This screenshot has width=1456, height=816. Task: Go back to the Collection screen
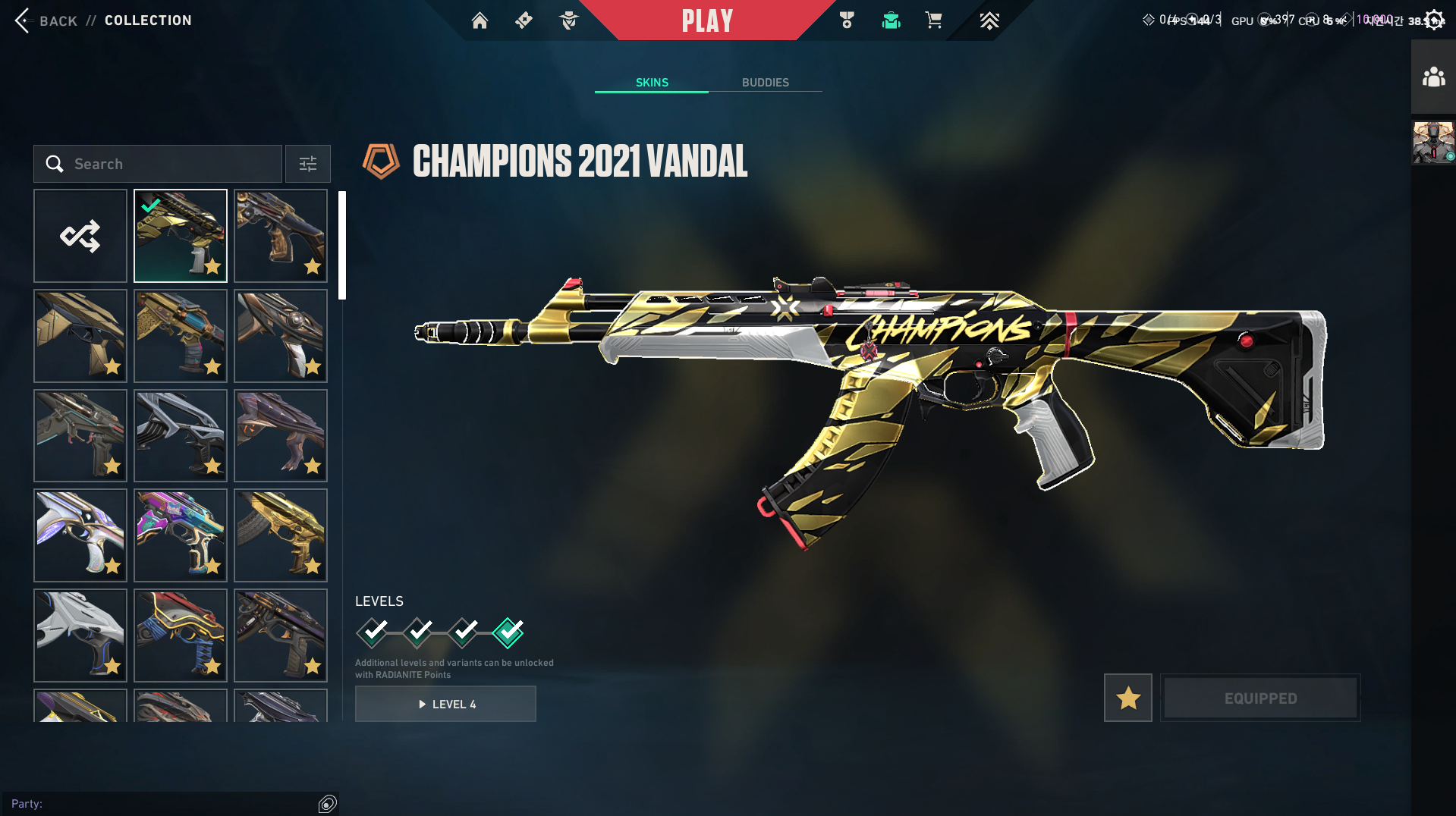coord(23,20)
